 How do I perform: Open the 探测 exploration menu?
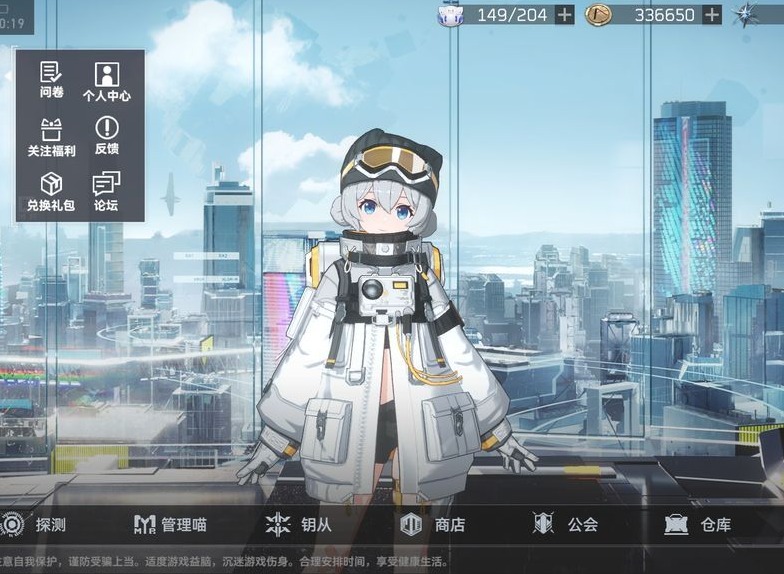pos(35,524)
